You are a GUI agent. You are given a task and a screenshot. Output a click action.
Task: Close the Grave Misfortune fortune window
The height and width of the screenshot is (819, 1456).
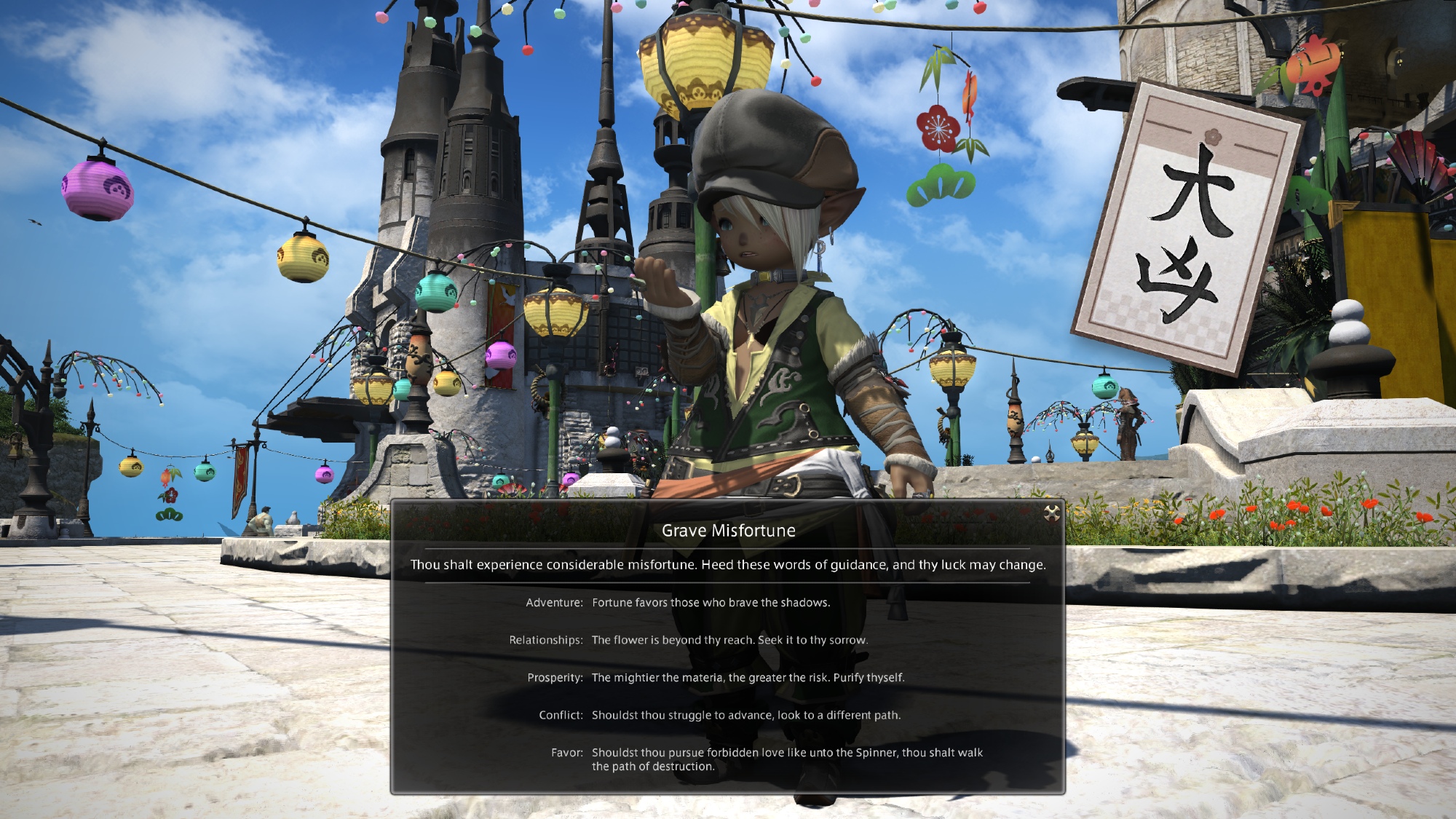point(1051,514)
